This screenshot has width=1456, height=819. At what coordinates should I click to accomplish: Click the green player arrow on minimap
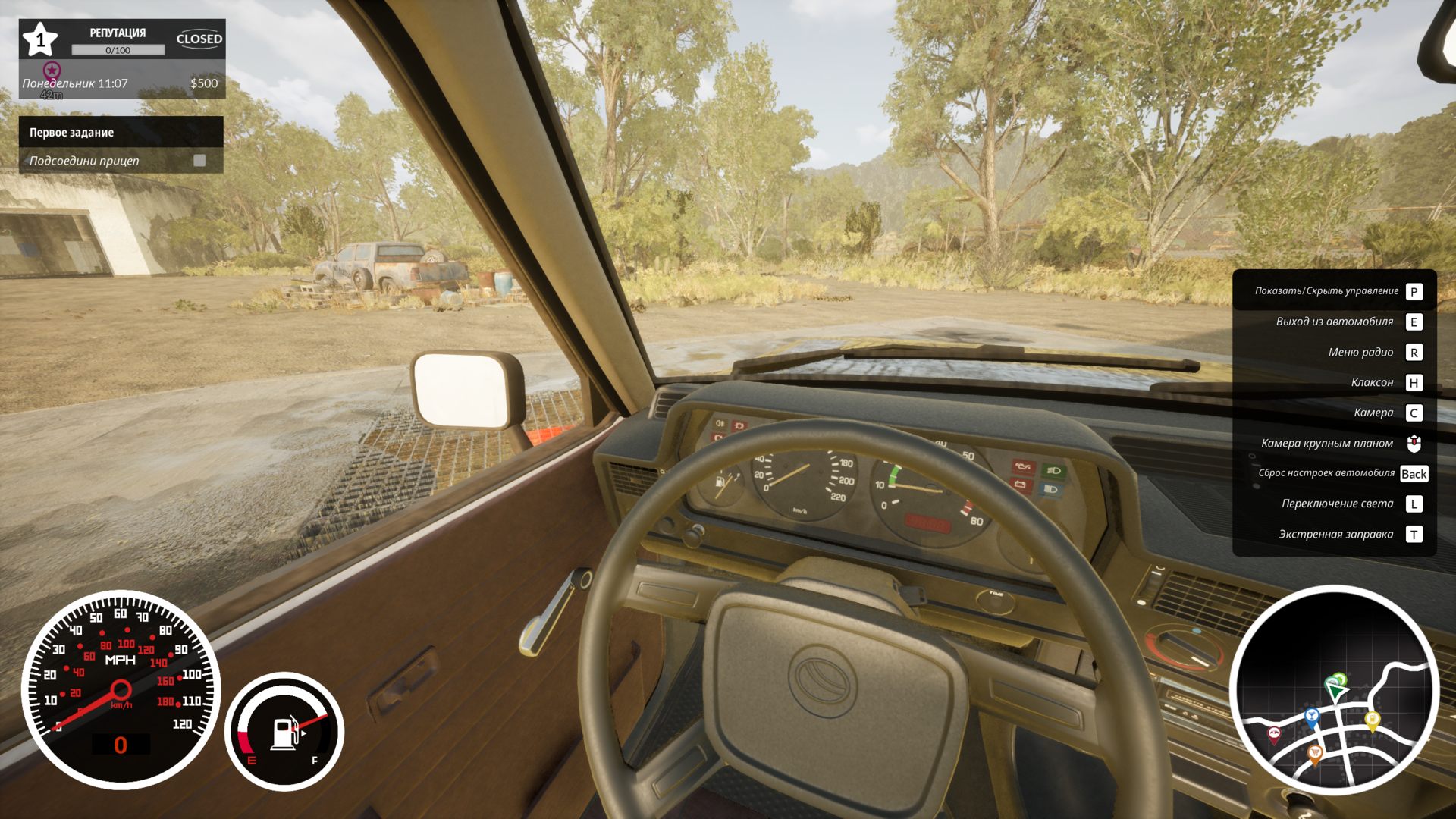click(1335, 688)
